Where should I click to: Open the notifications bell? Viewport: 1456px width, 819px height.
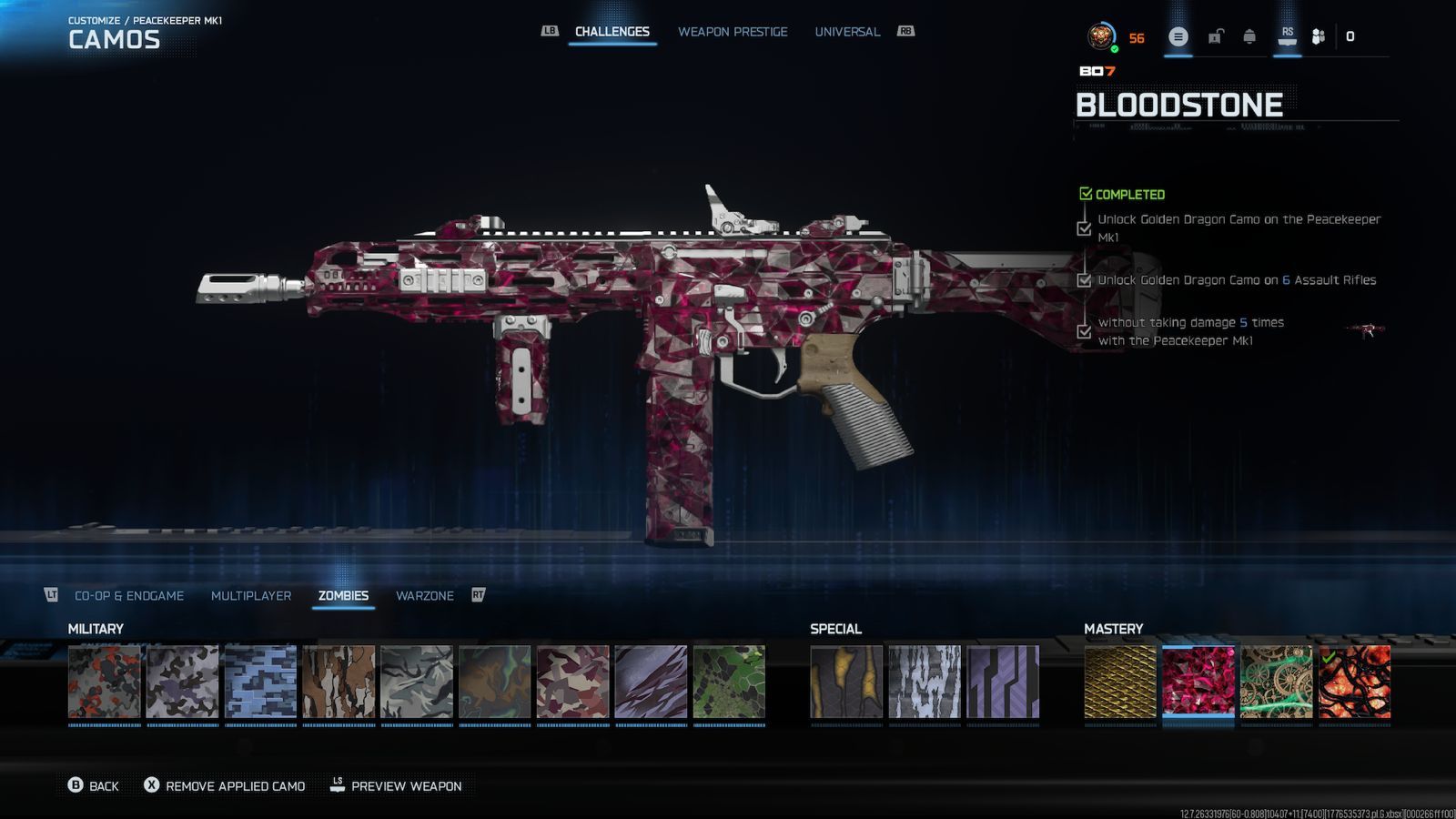click(1249, 37)
